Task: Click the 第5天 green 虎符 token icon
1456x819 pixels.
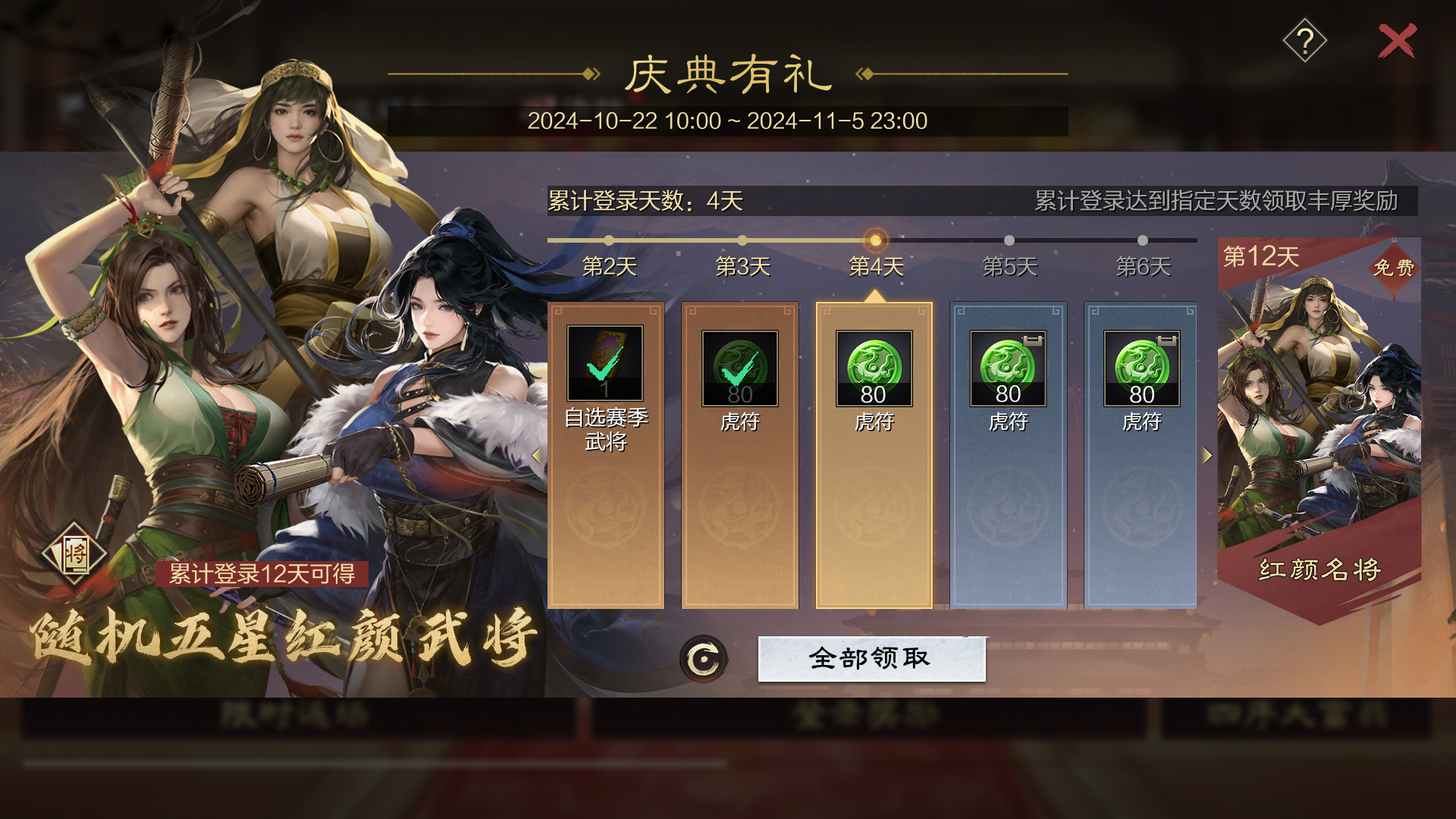Action: click(1008, 369)
